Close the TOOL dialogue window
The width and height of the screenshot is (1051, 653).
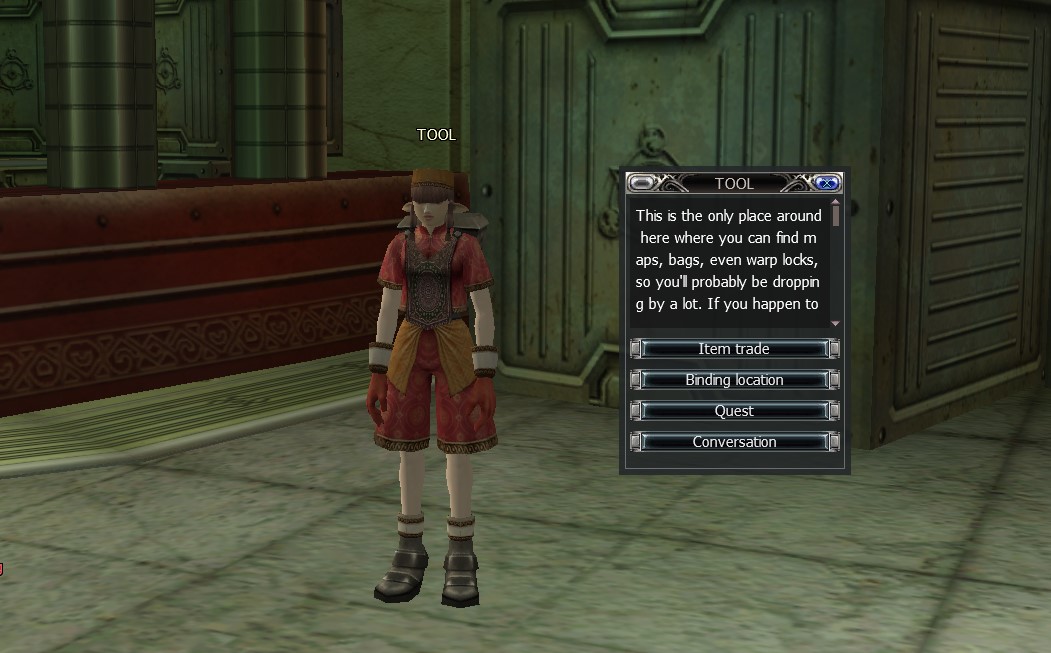[x=827, y=183]
